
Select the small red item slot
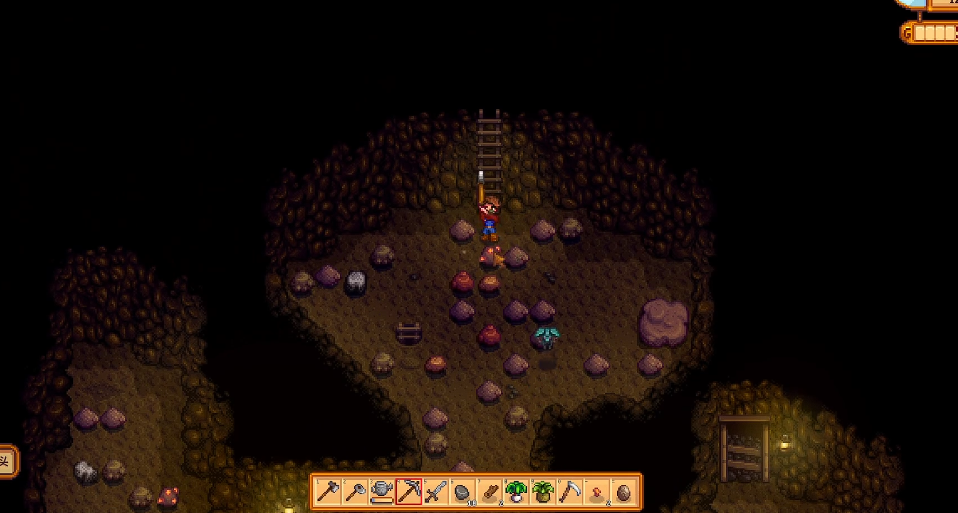click(597, 491)
